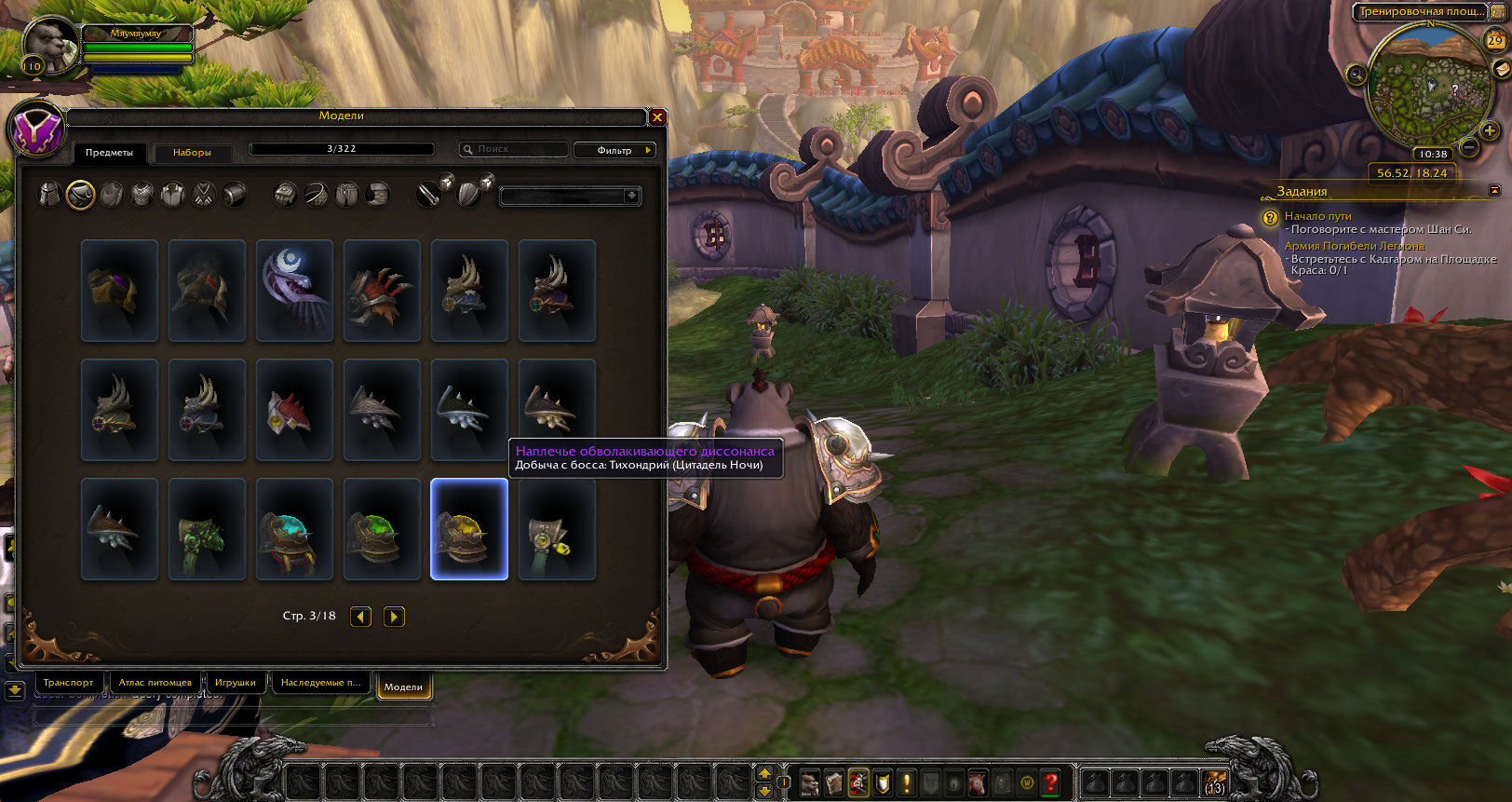Select the chainmail chest slot icon
Viewport: 1512px width, 802px height.
coord(142,195)
